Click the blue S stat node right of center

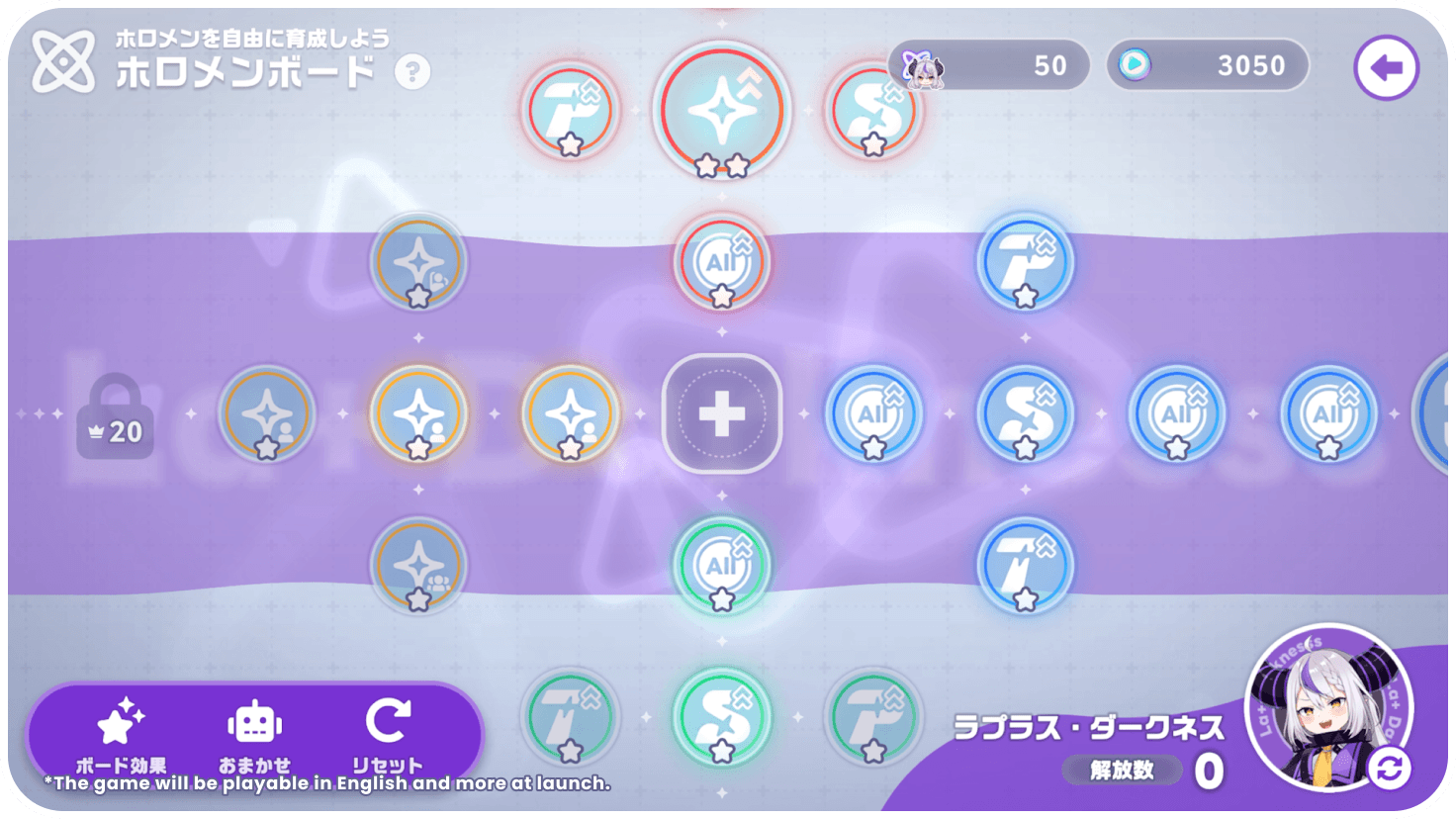tap(1024, 412)
